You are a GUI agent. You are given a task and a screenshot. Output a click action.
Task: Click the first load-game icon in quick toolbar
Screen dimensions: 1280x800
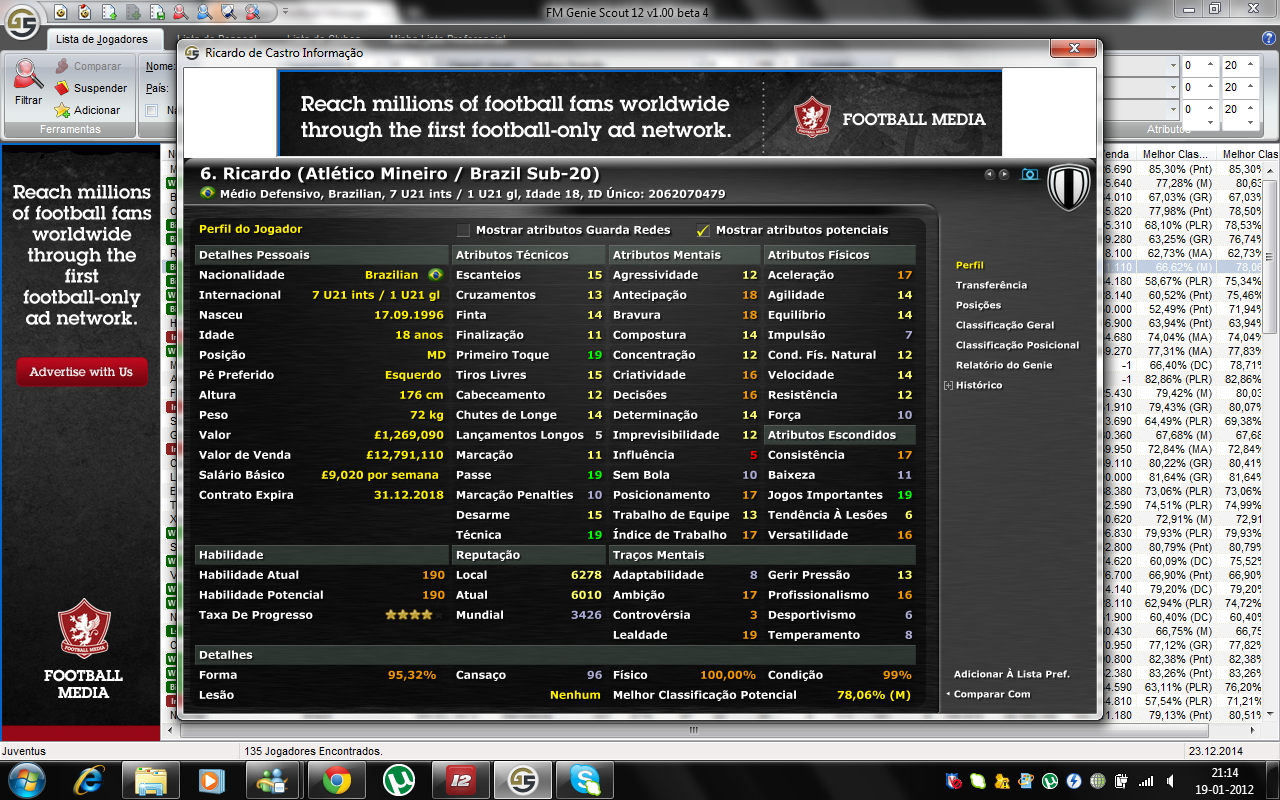click(61, 13)
